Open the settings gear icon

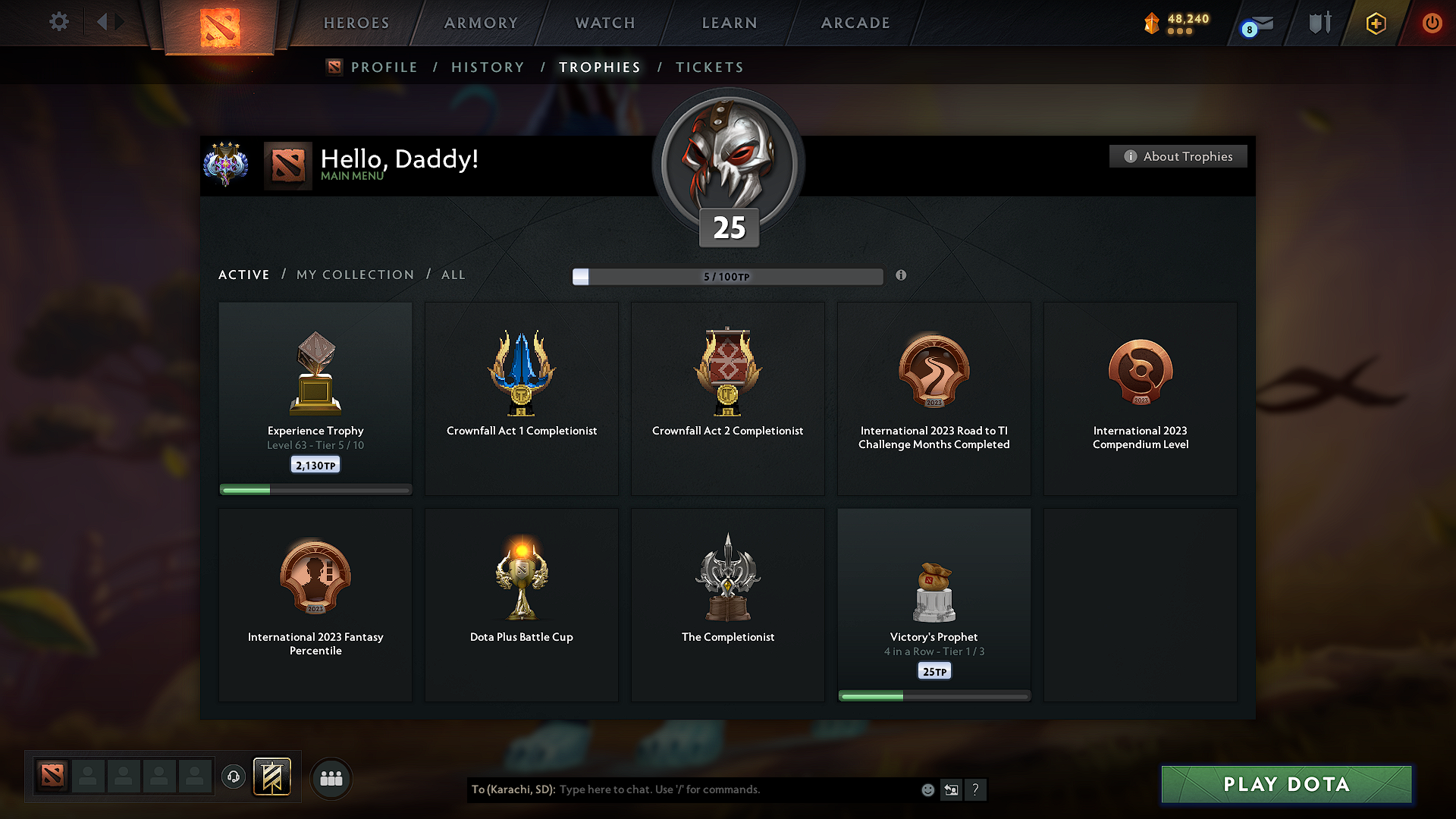[x=59, y=22]
